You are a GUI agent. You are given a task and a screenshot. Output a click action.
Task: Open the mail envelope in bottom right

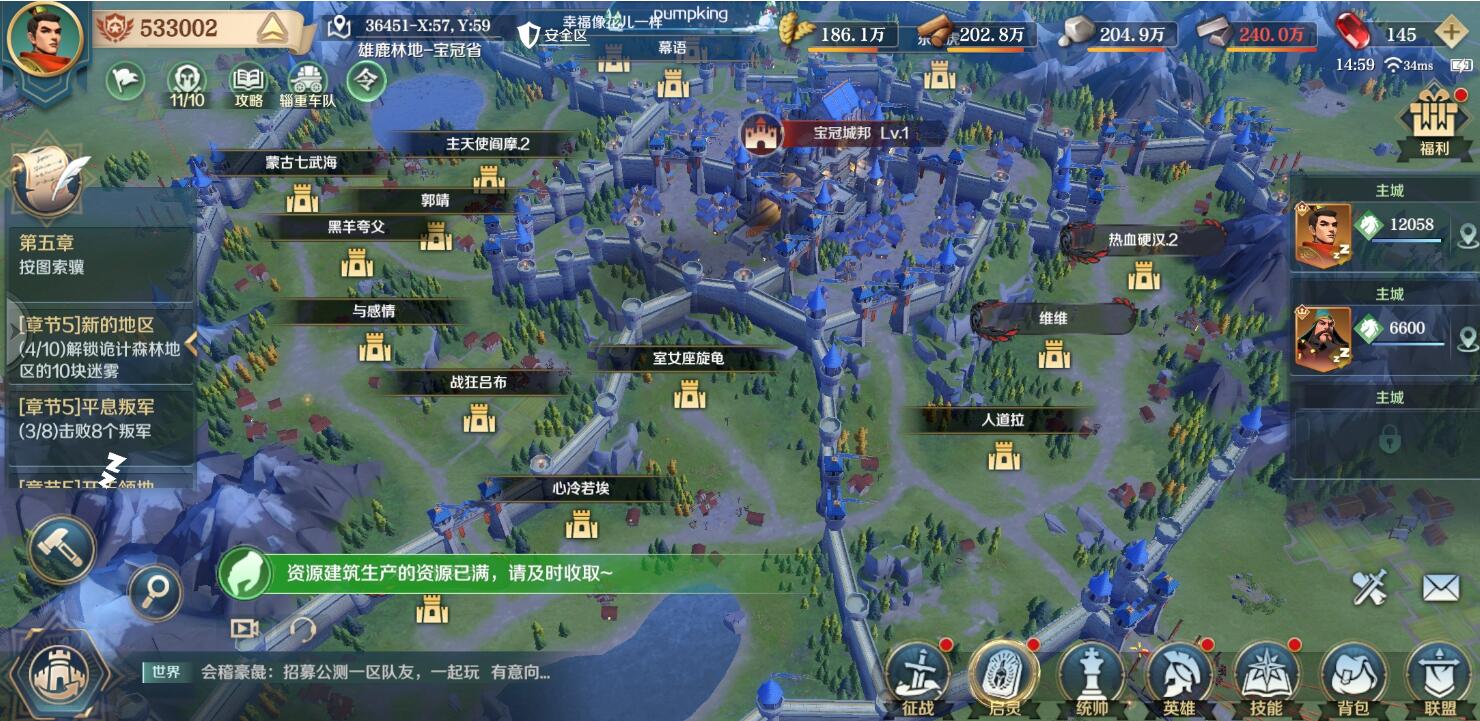tap(1440, 585)
